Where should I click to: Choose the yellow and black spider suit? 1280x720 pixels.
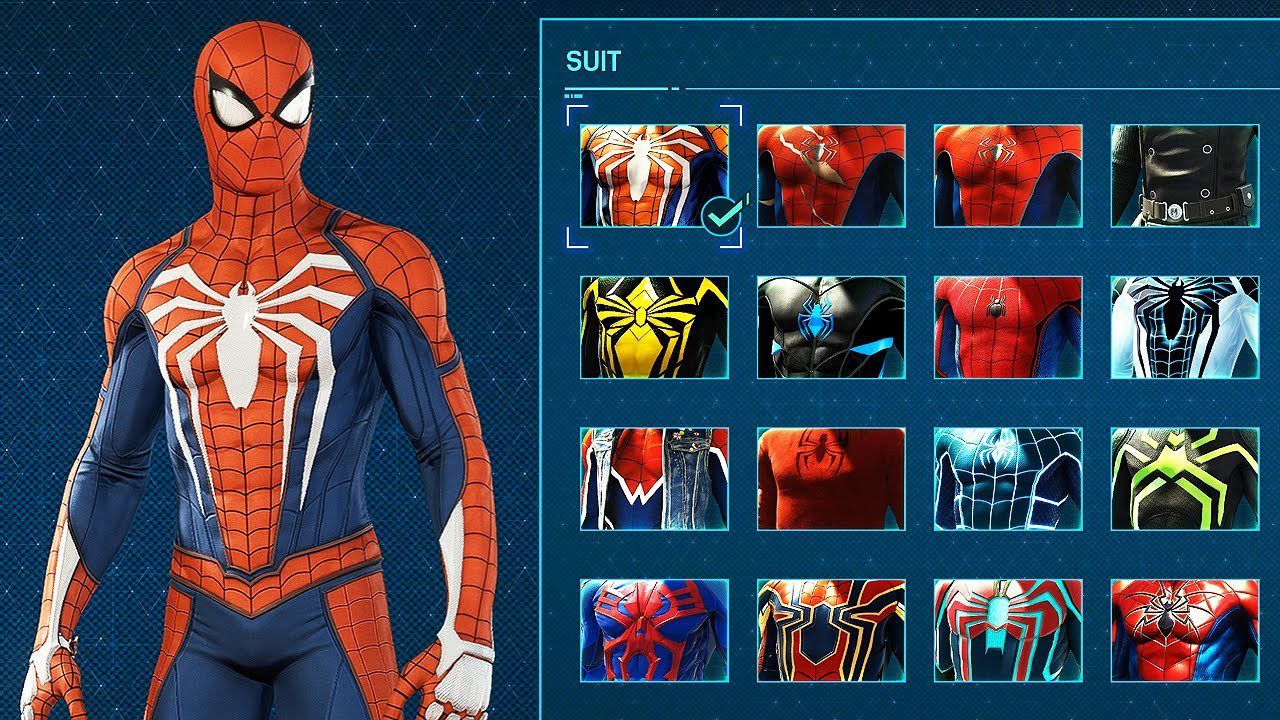pyautogui.click(x=654, y=327)
